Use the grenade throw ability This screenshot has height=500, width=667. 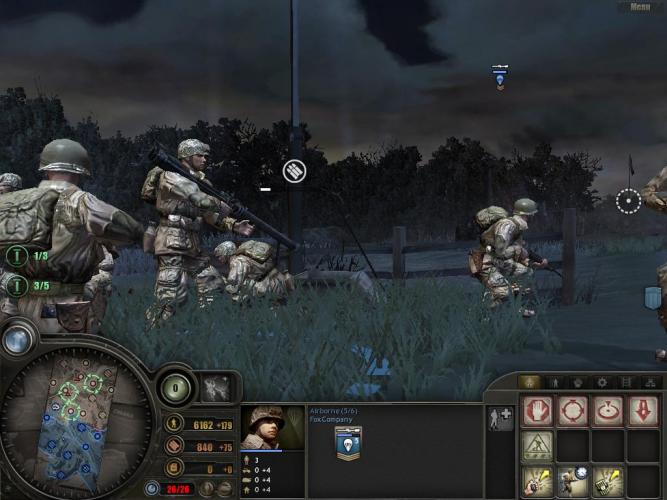click(537, 481)
